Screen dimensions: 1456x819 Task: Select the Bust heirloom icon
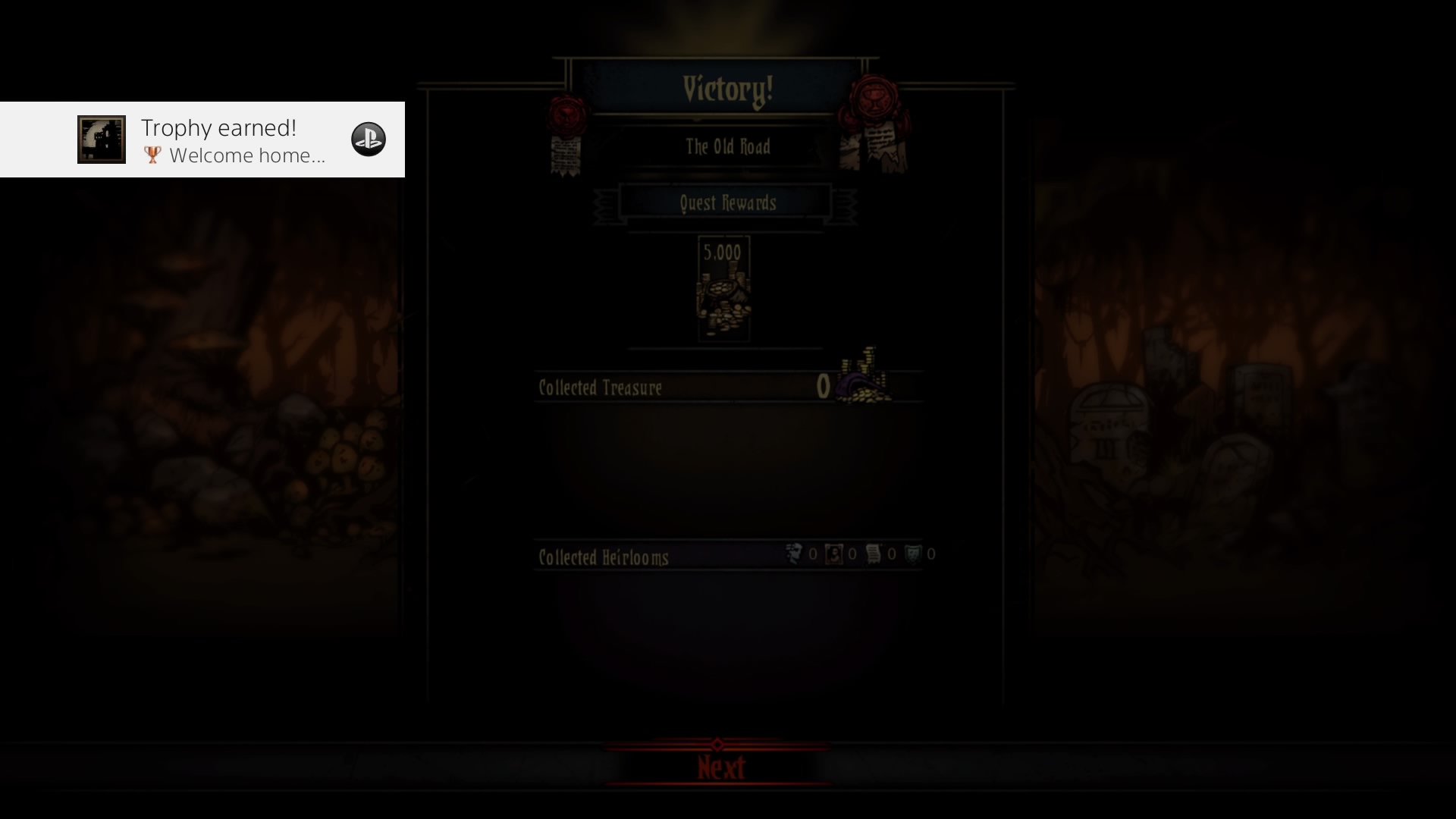click(x=794, y=554)
